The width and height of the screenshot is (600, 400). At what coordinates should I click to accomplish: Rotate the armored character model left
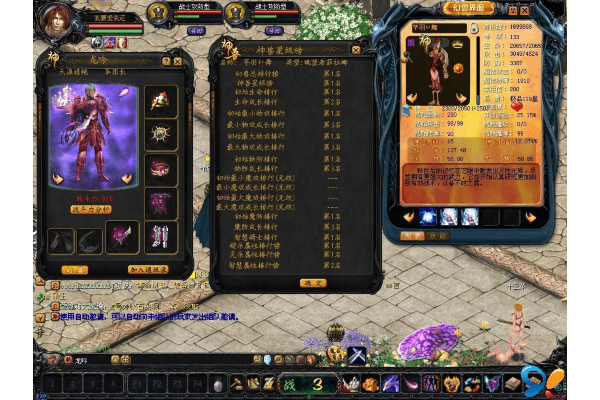click(x=58, y=180)
